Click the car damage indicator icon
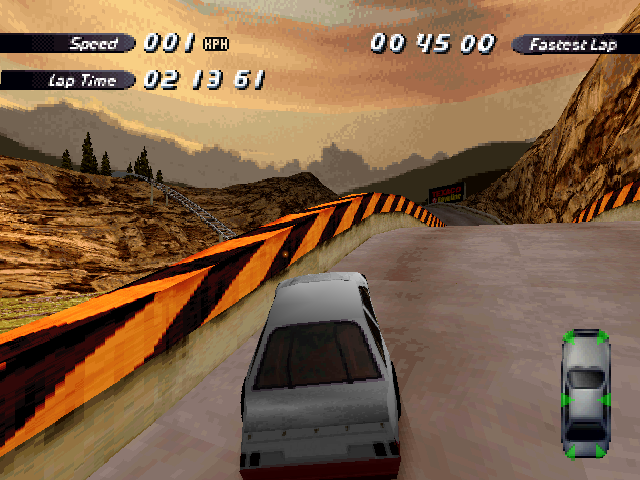Screen dimensions: 640x480 pyautogui.click(x=585, y=393)
